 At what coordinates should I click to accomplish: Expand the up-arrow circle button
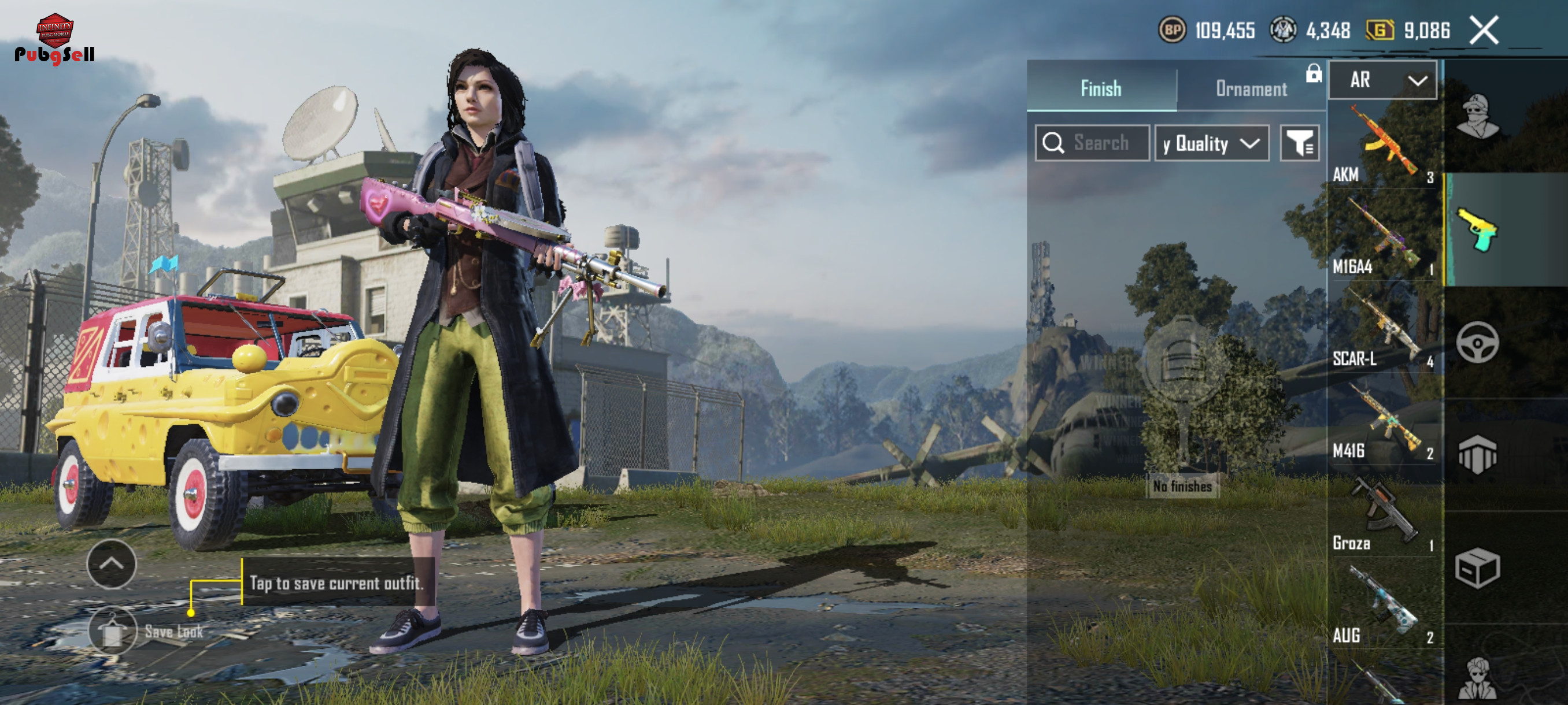point(112,564)
